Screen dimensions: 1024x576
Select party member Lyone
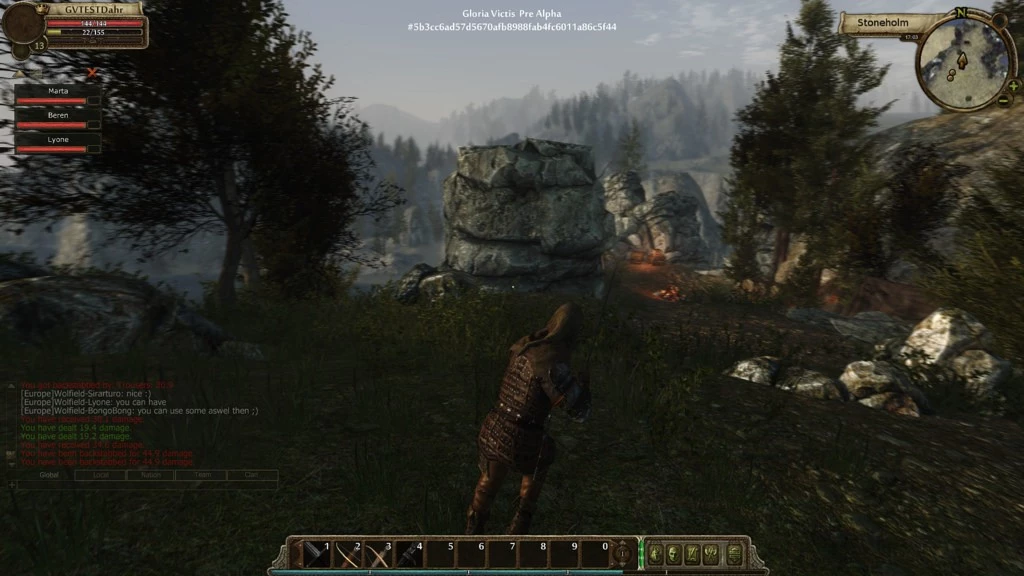point(58,140)
